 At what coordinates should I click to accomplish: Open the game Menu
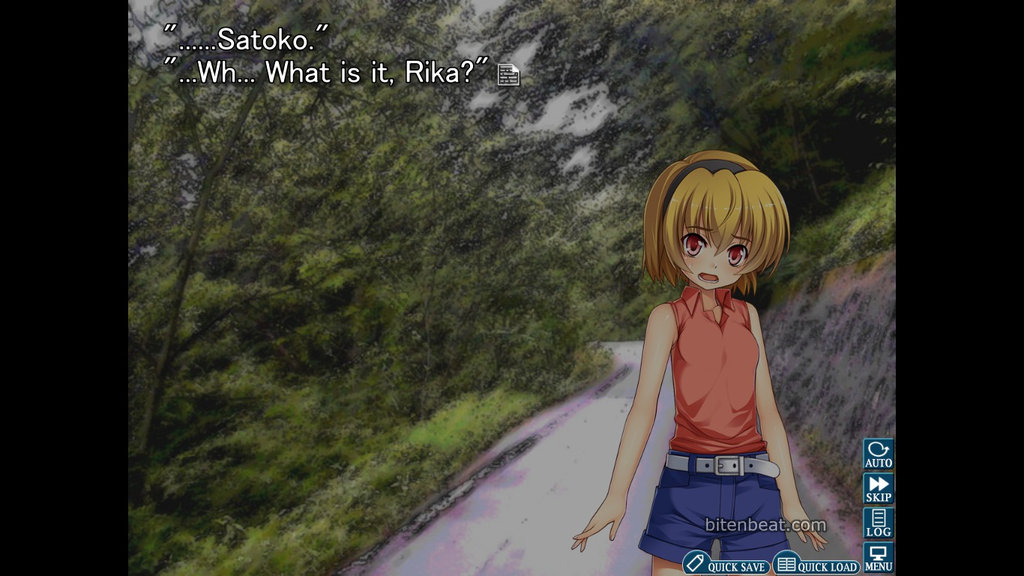[878, 557]
